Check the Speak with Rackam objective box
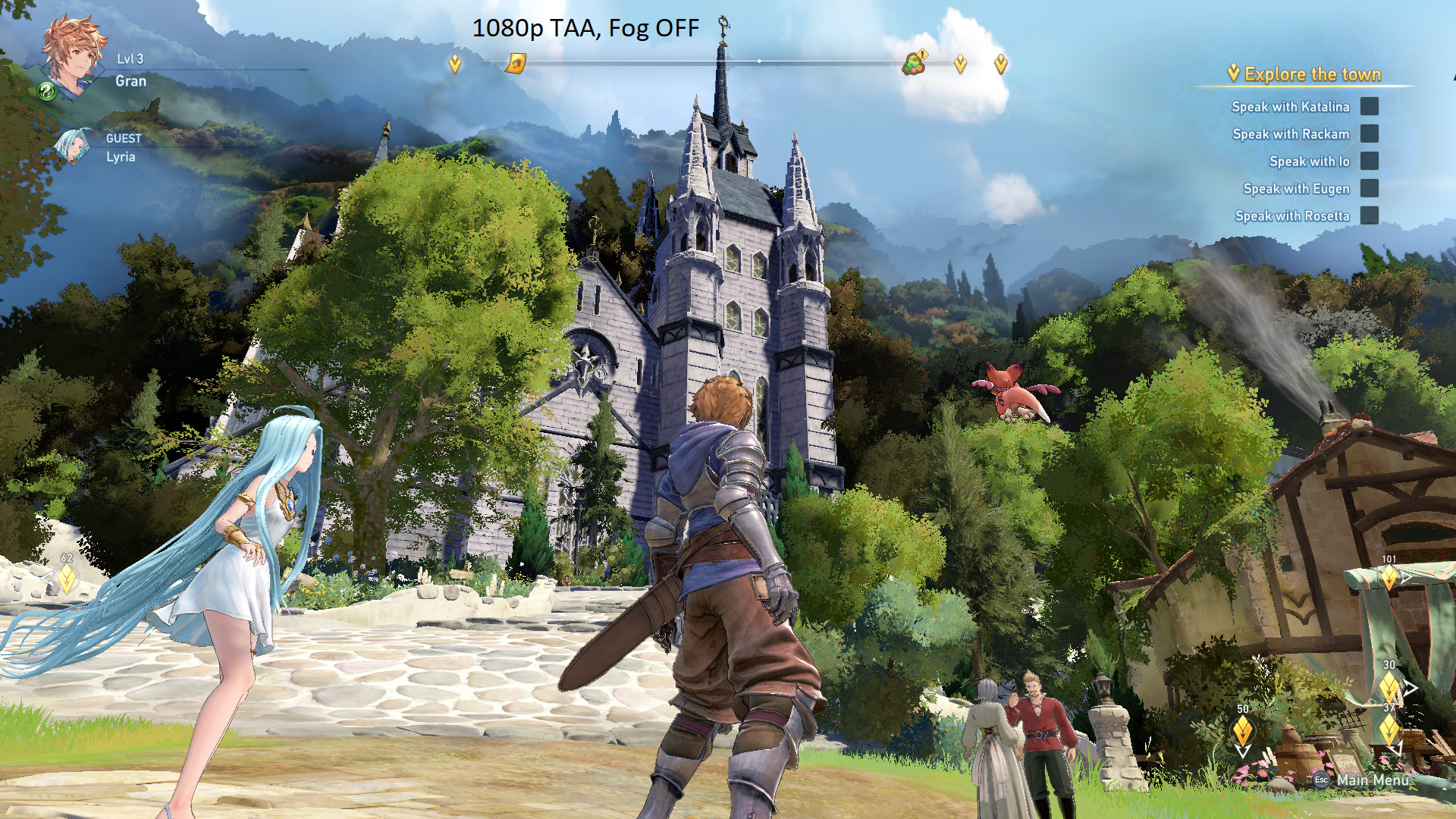Viewport: 1456px width, 819px height. click(1369, 134)
